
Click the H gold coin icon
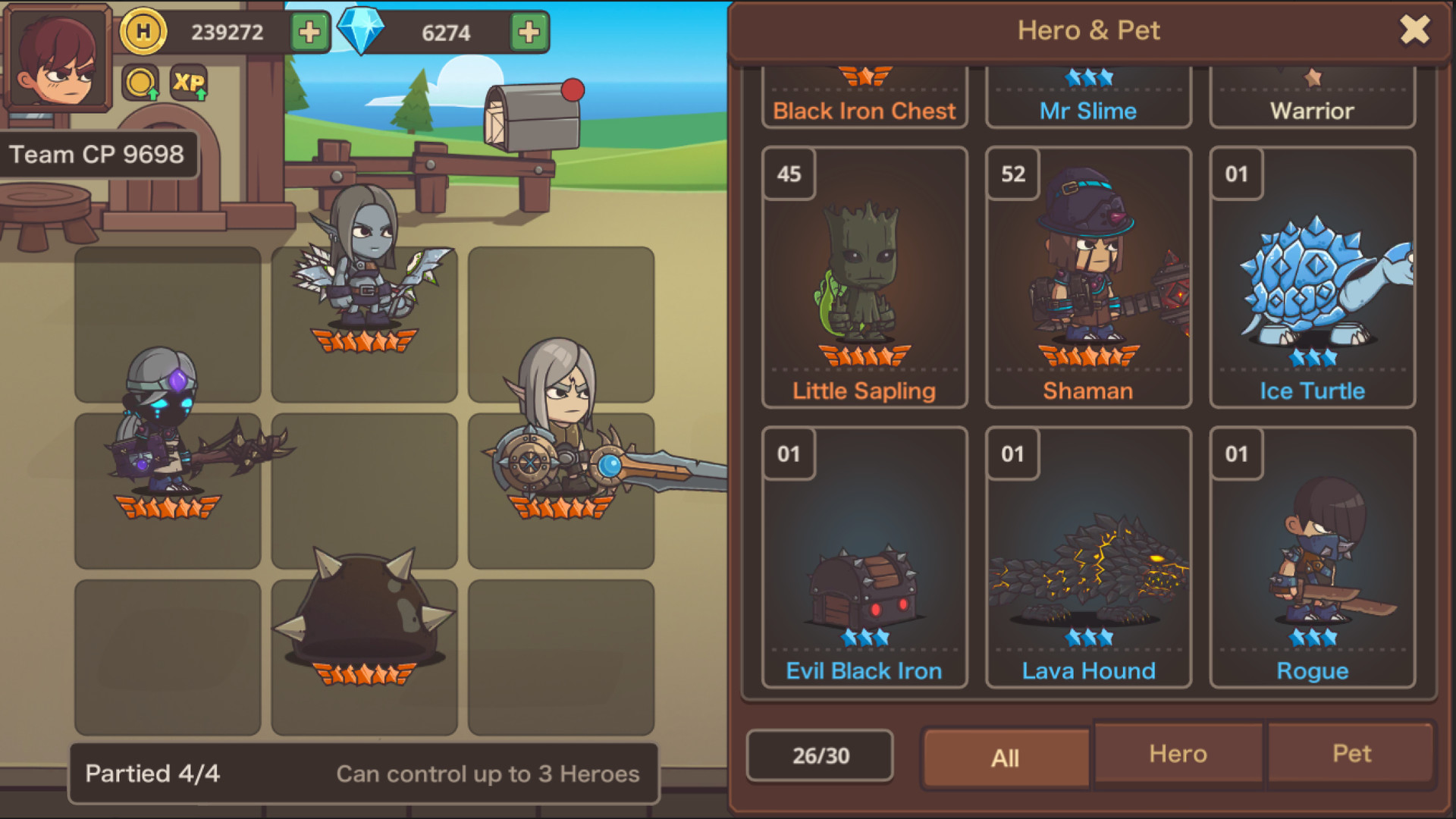tap(142, 30)
